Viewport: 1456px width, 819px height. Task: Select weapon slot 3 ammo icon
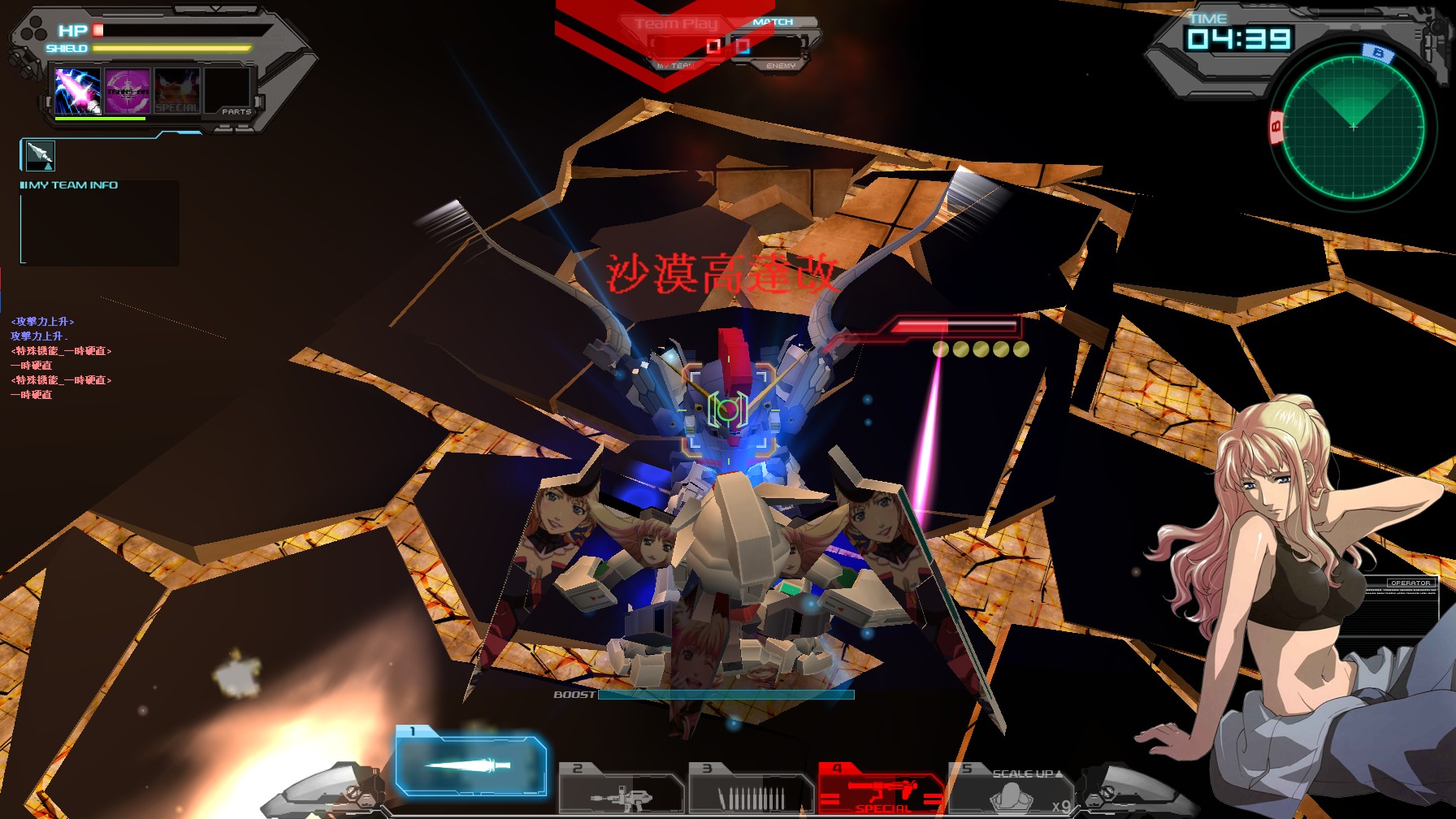(x=752, y=792)
